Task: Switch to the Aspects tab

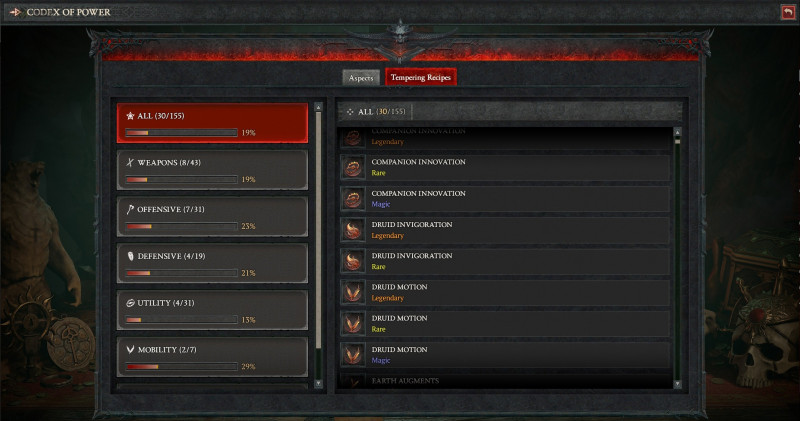Action: (361, 77)
